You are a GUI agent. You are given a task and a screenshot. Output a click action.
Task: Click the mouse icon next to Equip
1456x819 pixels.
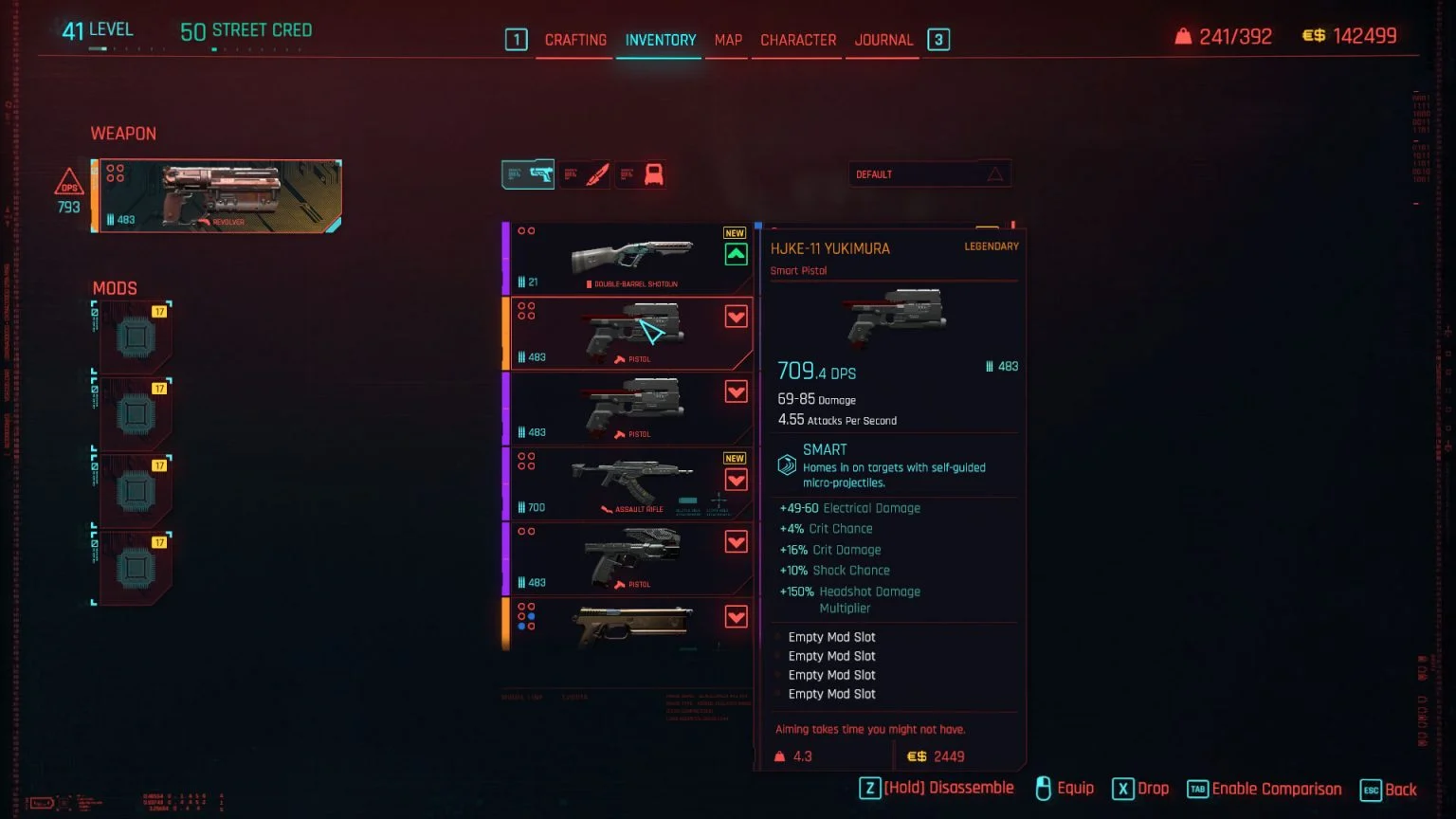1046,788
